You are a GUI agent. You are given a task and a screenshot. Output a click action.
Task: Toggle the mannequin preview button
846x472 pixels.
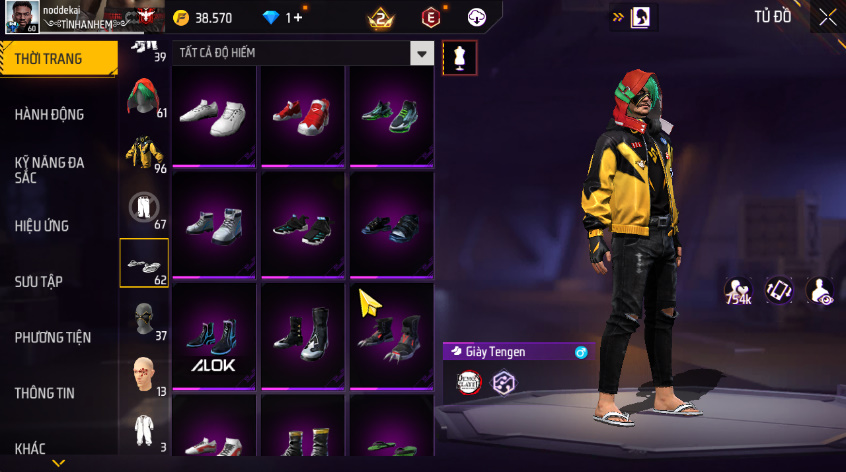click(460, 57)
